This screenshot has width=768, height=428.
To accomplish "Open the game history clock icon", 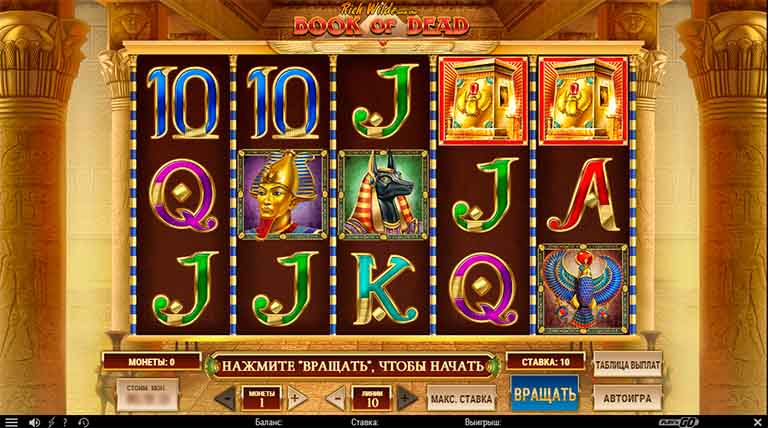I will tap(83, 422).
